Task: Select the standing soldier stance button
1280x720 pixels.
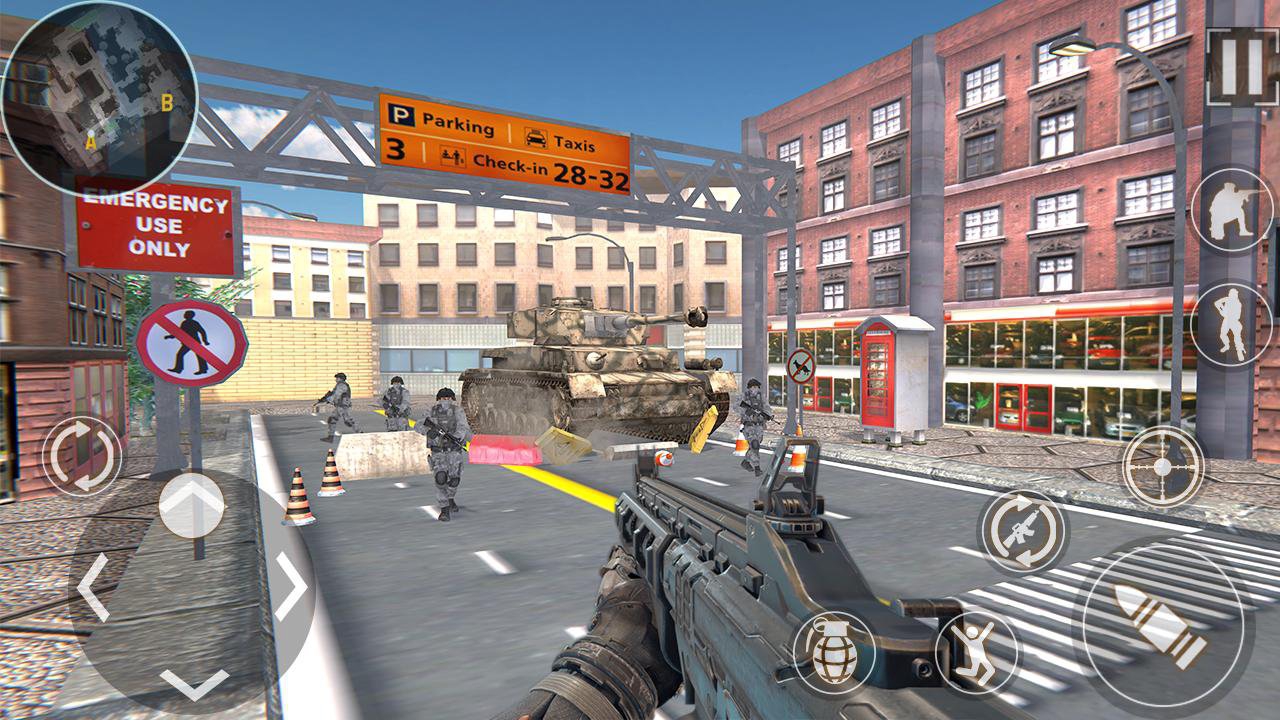Action: [x=1231, y=322]
